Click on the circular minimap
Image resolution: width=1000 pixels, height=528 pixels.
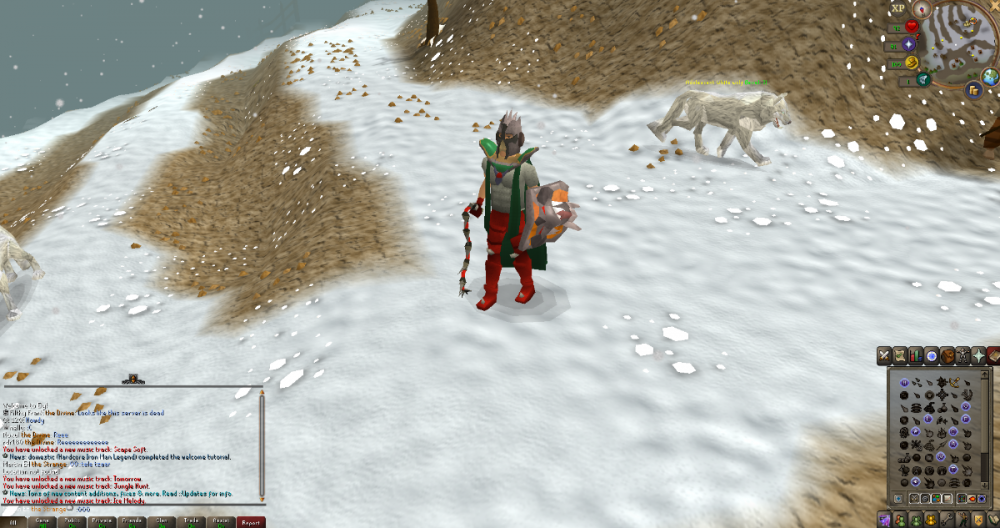tap(955, 42)
